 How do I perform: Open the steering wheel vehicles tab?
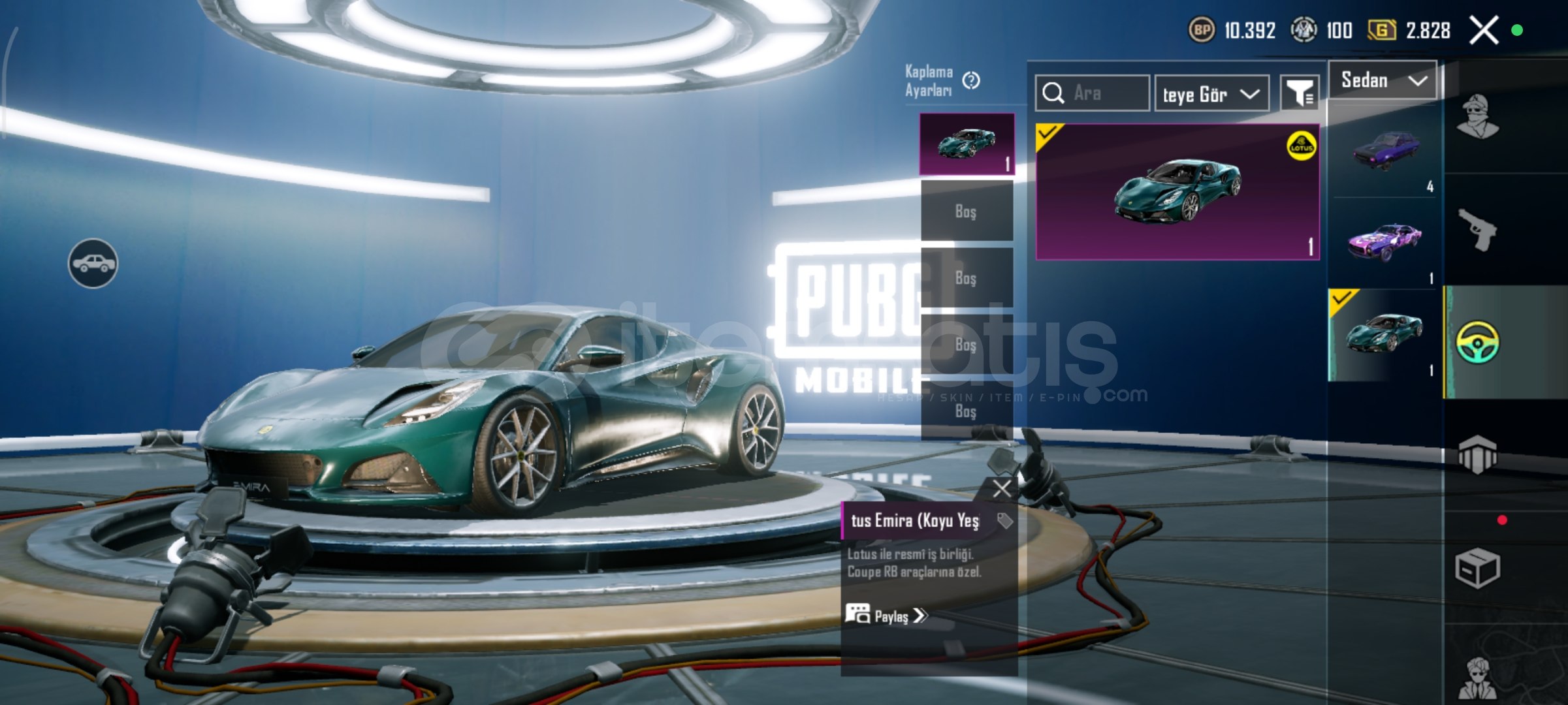point(1478,342)
